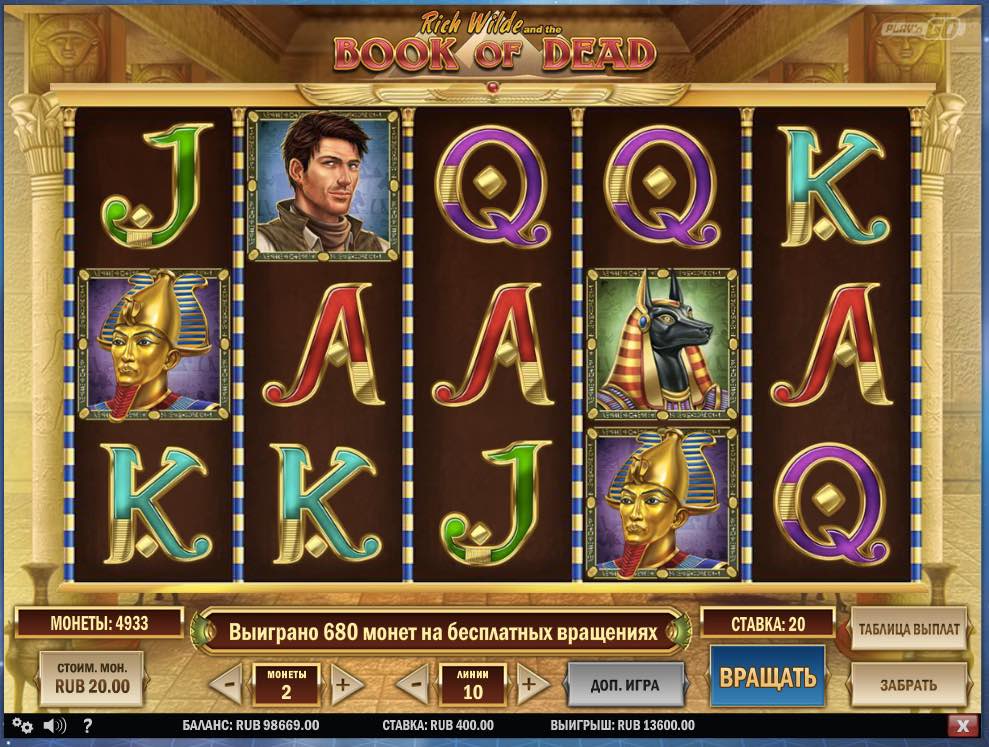Open the gear settings icon
Screen dimensions: 989x747
point(22,725)
